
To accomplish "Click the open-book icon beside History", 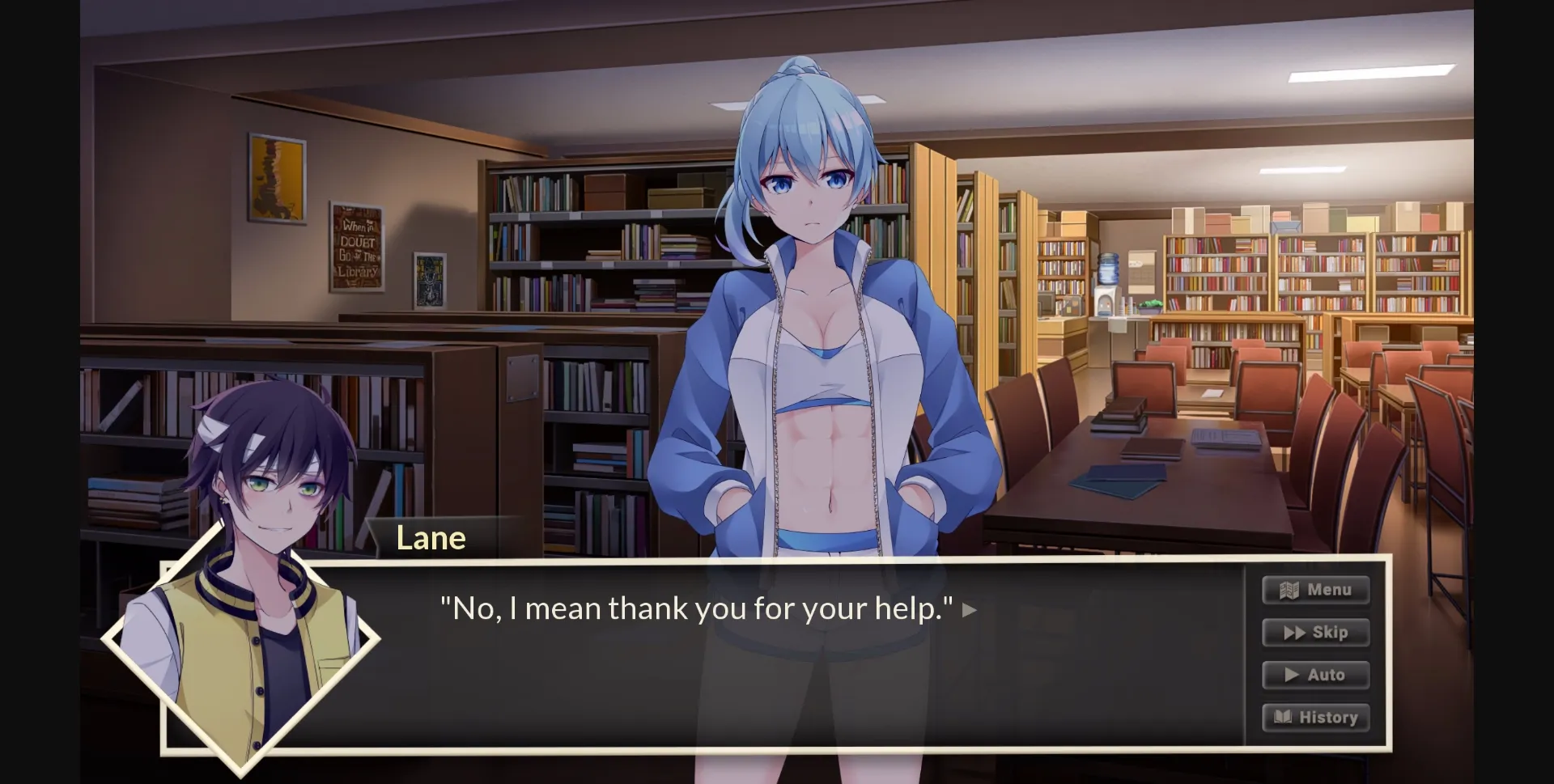I will pos(1284,717).
